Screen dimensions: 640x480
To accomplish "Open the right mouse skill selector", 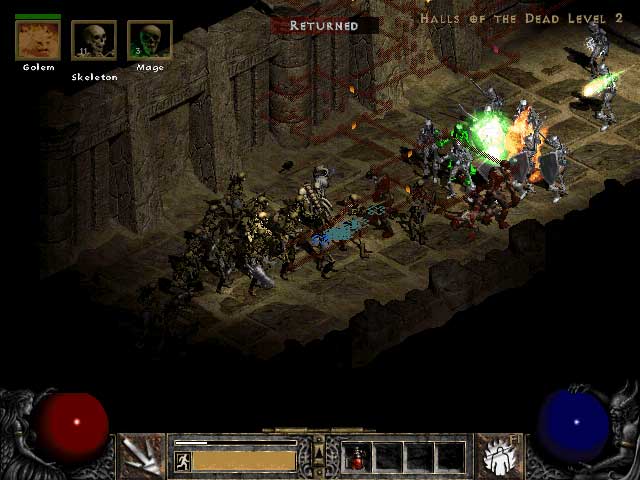I will [x=497, y=455].
